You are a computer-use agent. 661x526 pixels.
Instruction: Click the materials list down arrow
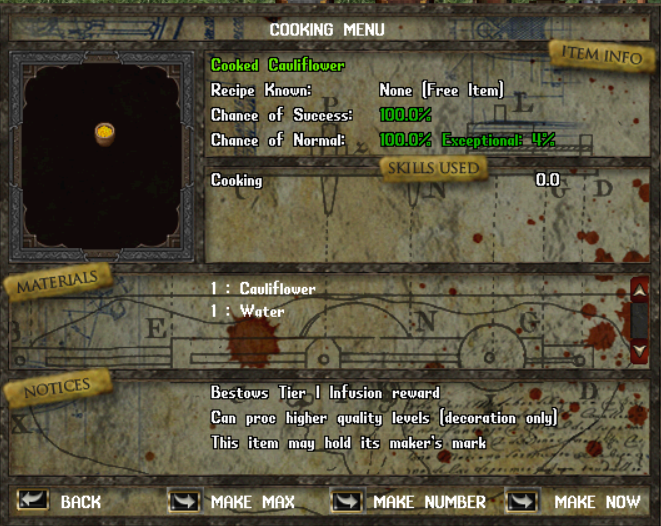tap(640, 350)
